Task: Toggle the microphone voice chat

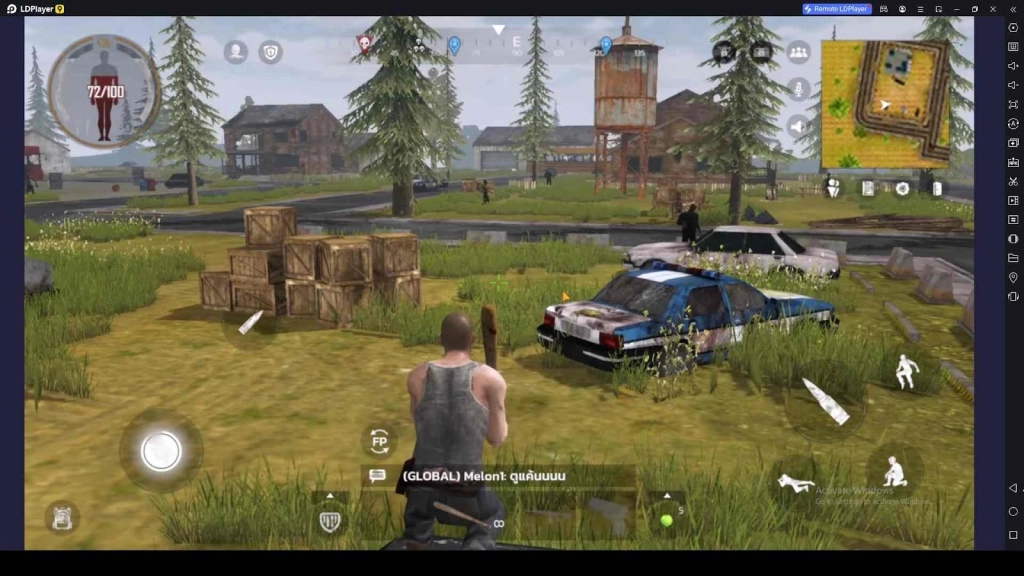Action: coord(798,89)
